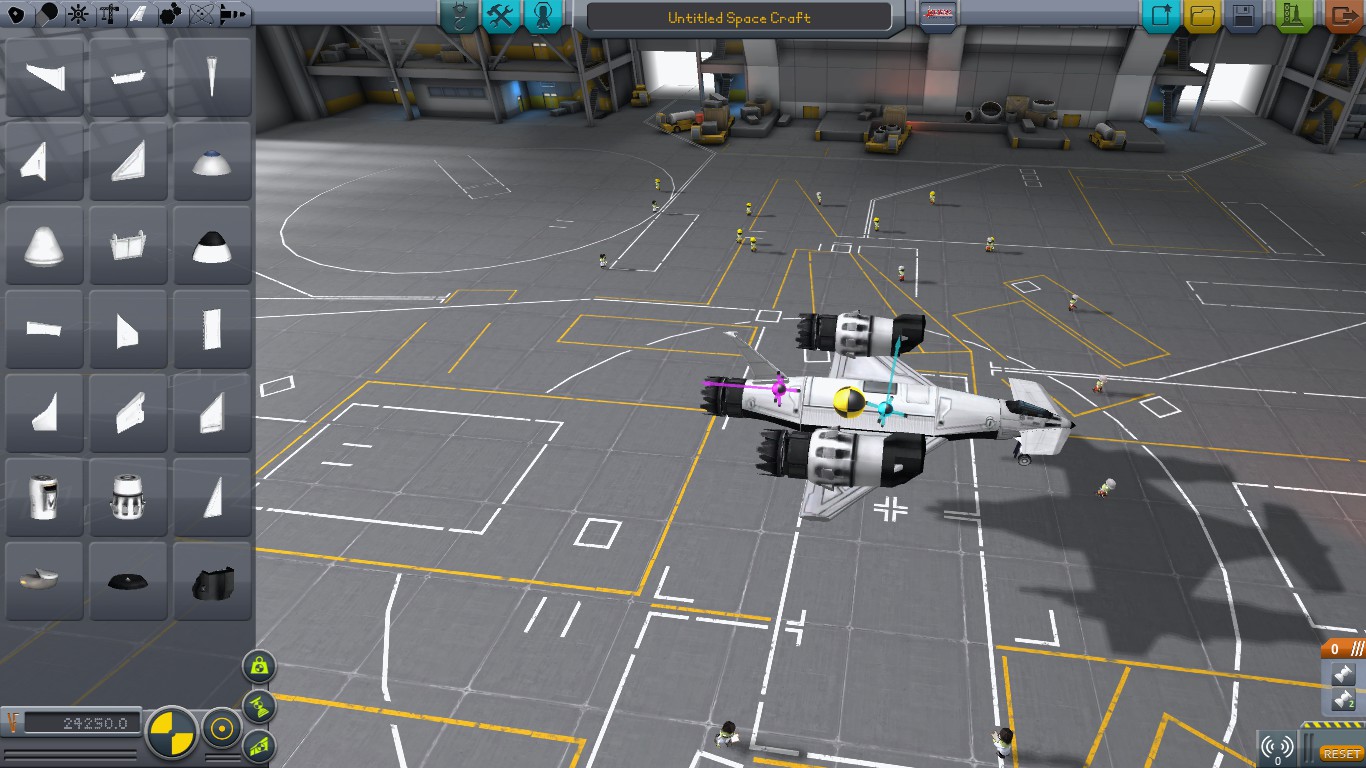Open the flag selection button
The width and height of the screenshot is (1366, 768).
937,15
